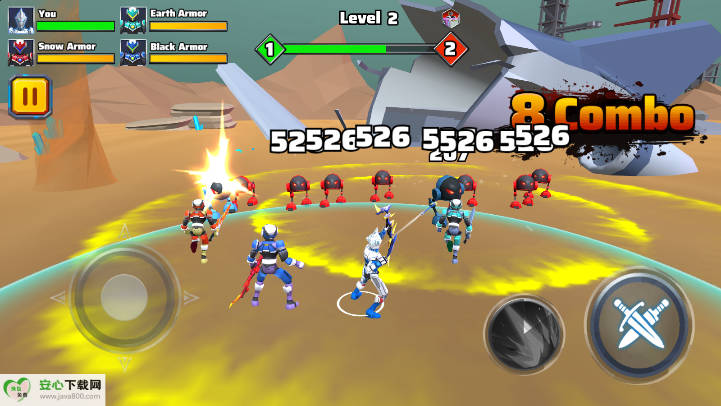The width and height of the screenshot is (721, 406).
Task: Tap the crossed swords attack button
Action: 638,322
